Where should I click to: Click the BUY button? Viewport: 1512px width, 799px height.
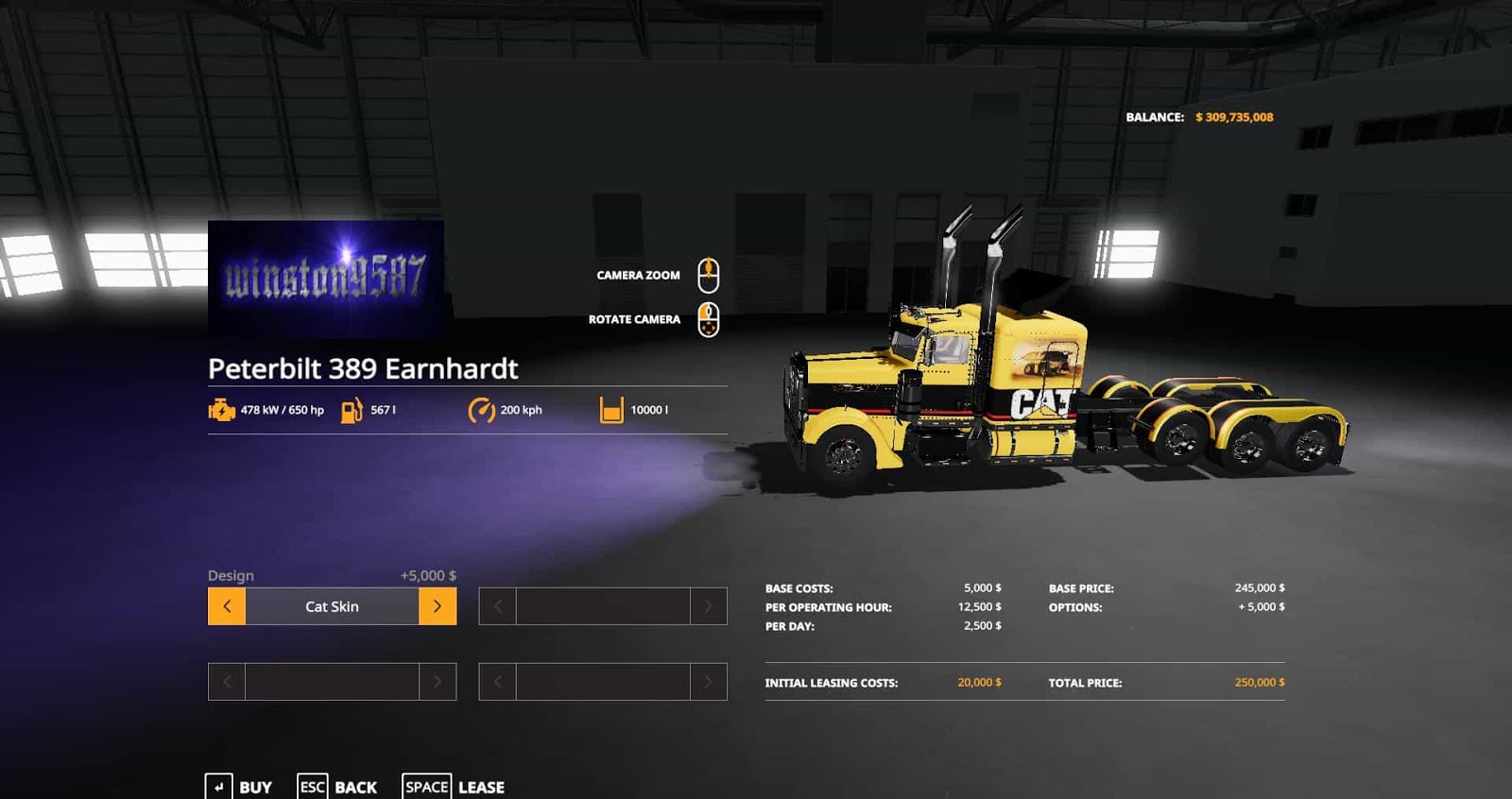(253, 787)
